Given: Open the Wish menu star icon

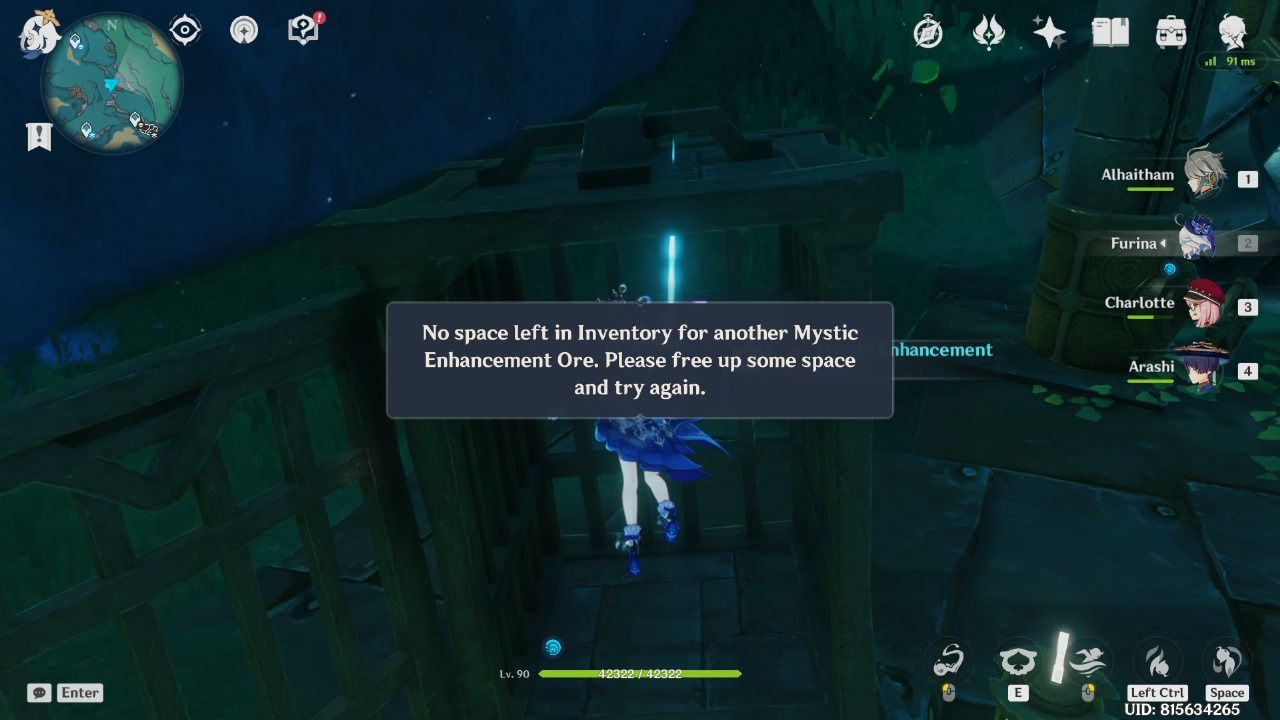Looking at the screenshot, I should point(1048,33).
